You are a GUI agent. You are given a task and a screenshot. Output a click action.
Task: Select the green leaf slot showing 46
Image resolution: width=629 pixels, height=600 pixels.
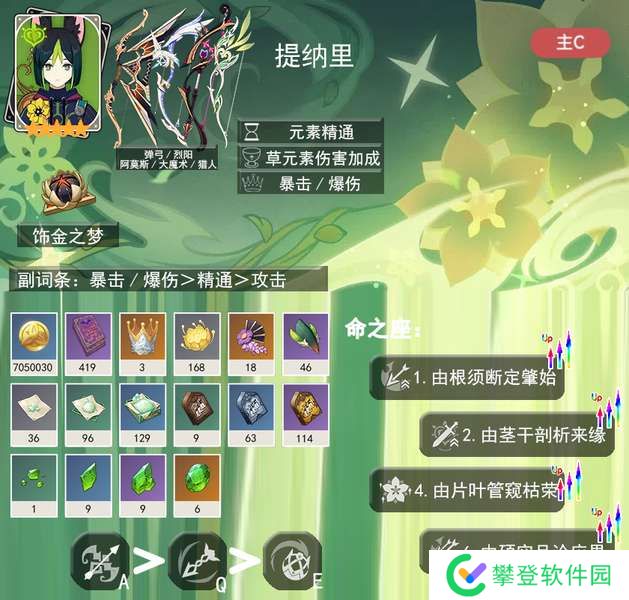(x=305, y=341)
